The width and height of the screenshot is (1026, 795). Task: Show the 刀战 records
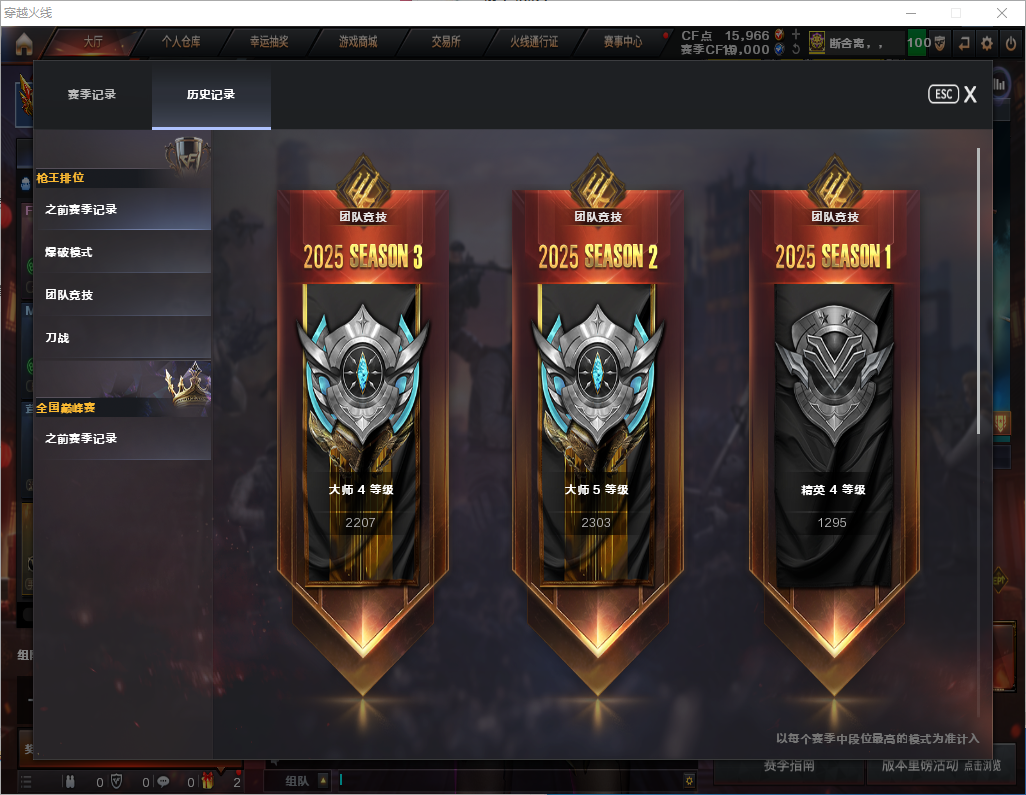(122, 339)
